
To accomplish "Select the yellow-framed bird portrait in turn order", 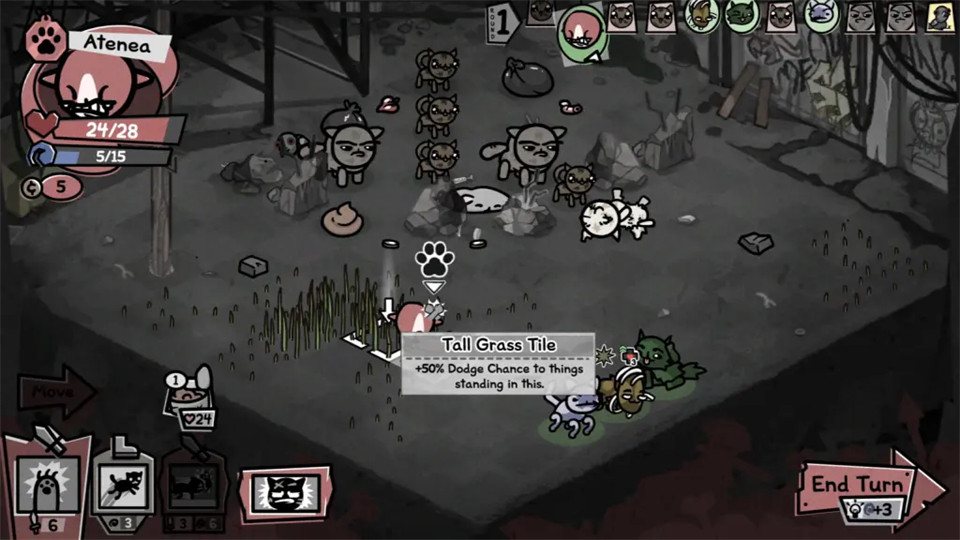I will point(939,16).
